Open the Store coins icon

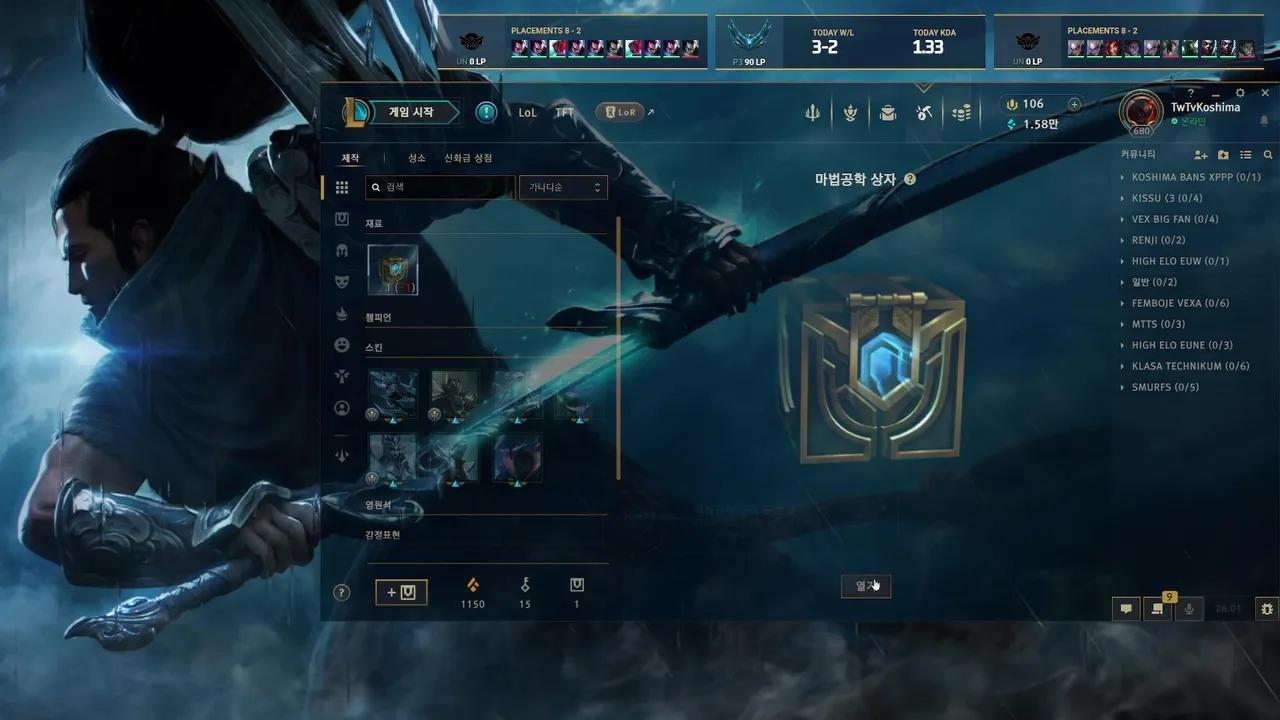962,113
